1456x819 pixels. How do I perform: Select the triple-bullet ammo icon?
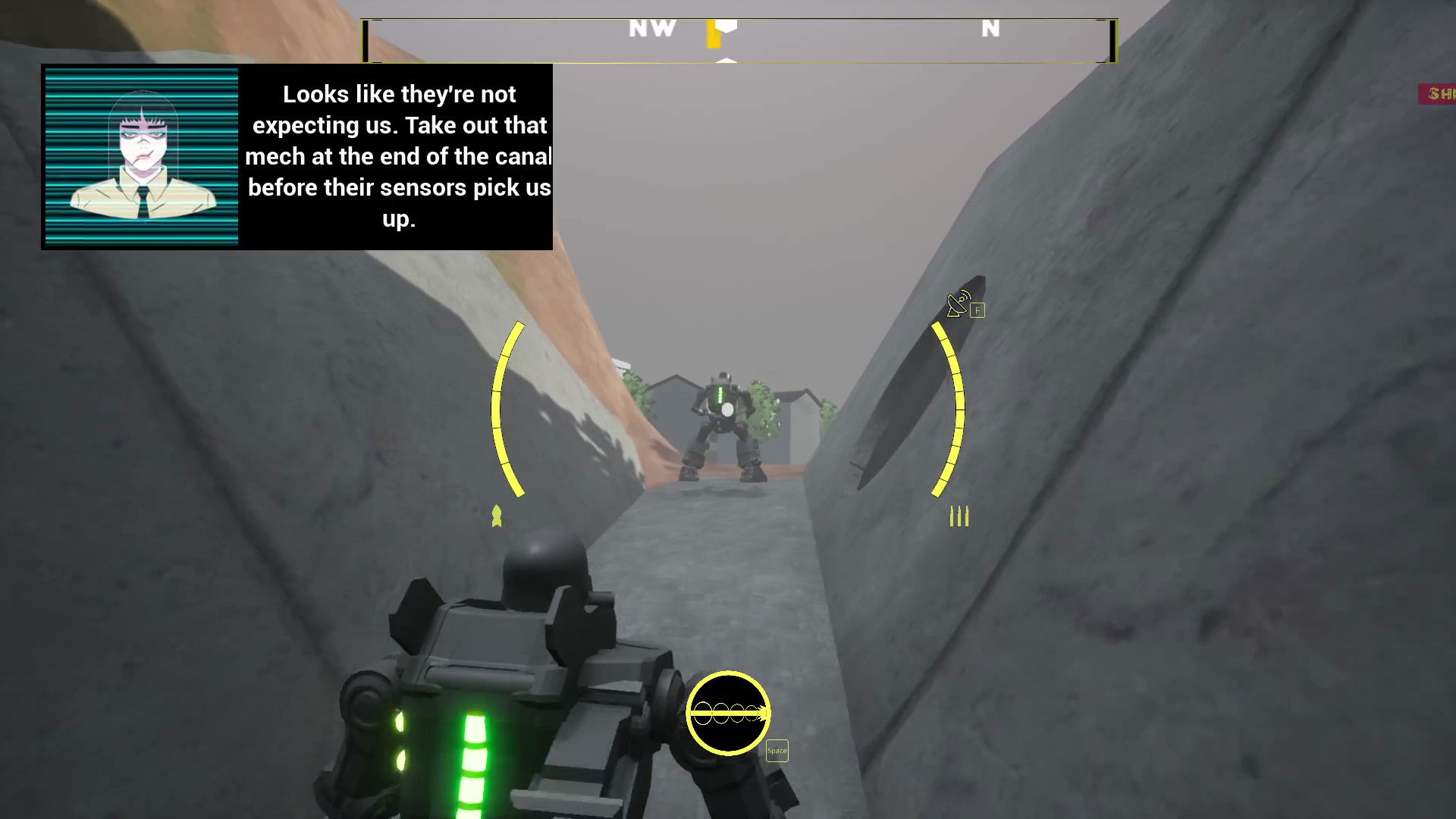tap(959, 516)
